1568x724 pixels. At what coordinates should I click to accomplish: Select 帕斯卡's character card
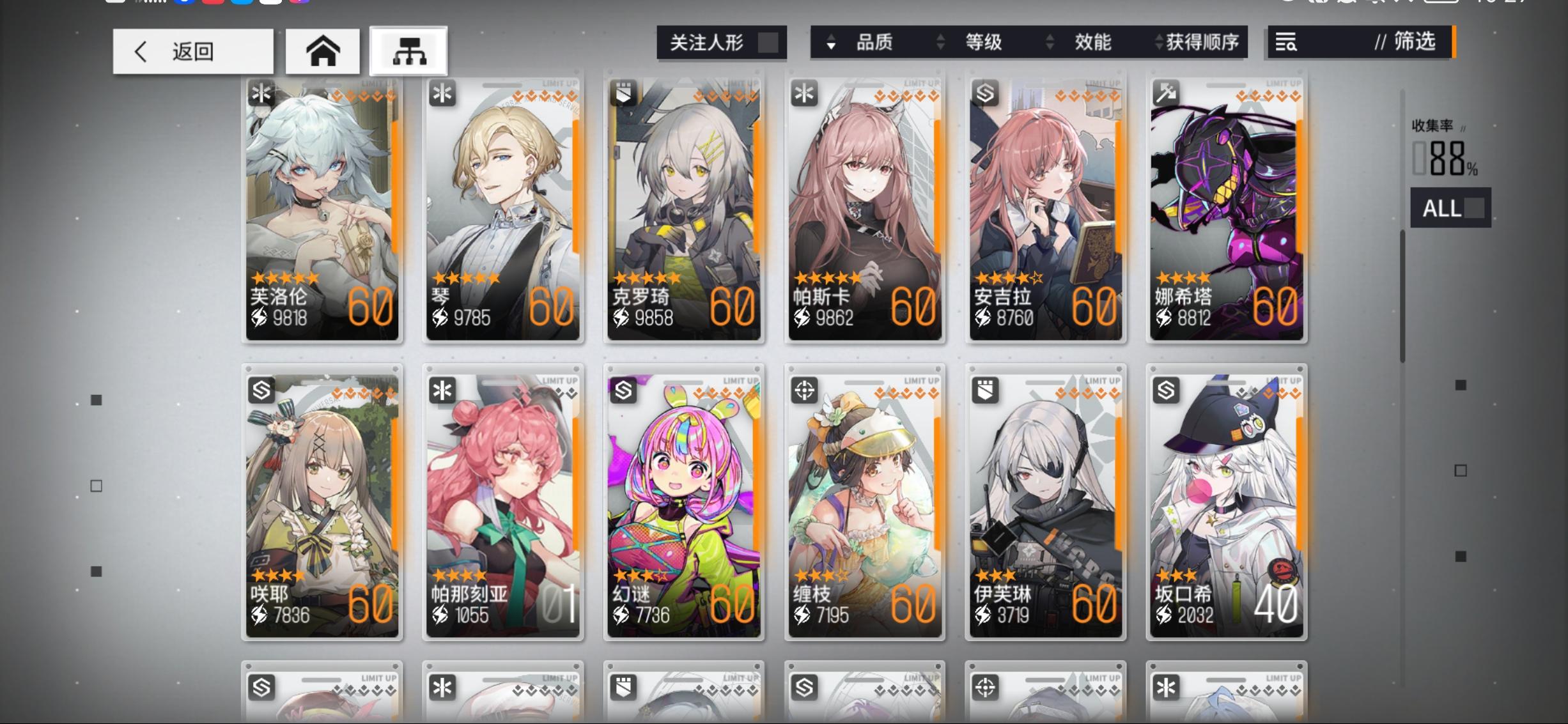[865, 211]
